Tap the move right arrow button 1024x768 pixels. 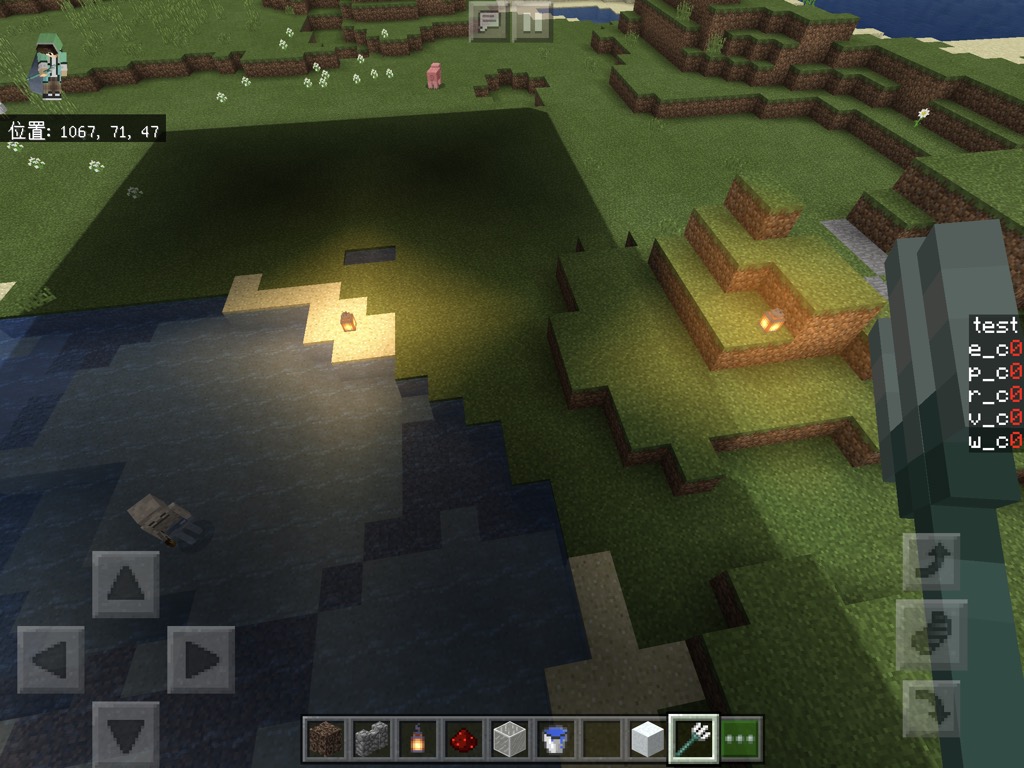(x=200, y=659)
